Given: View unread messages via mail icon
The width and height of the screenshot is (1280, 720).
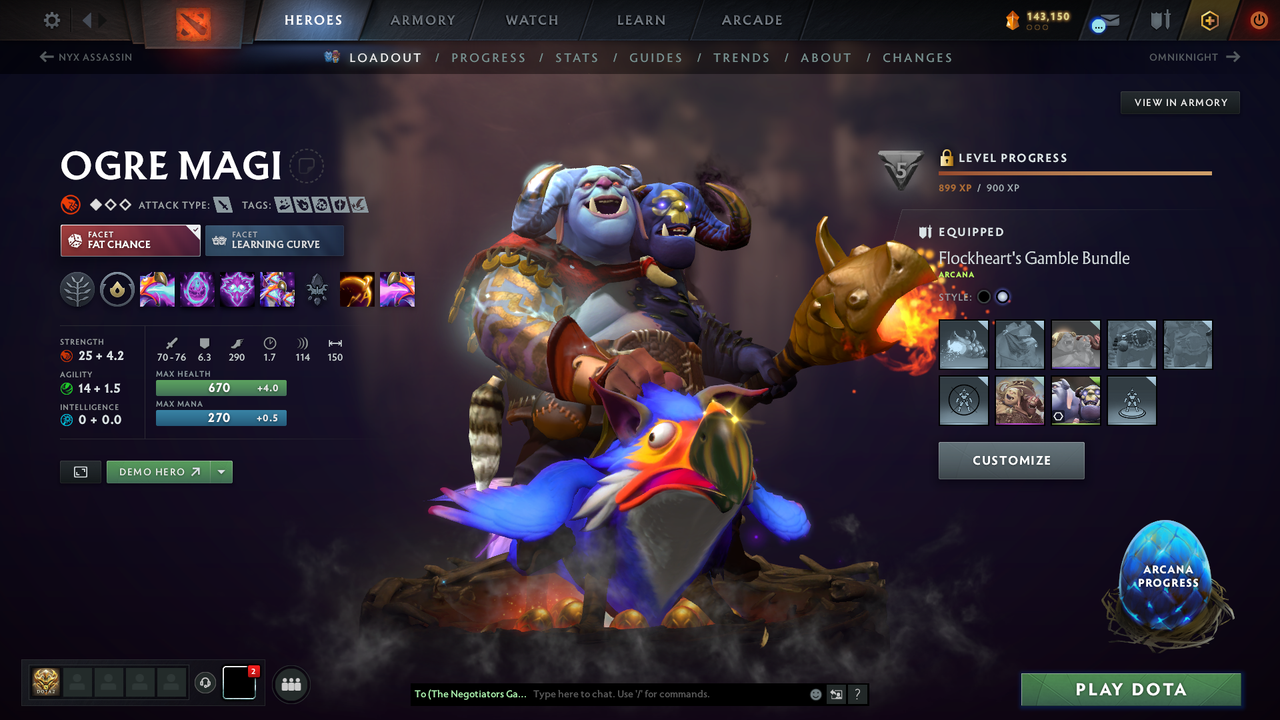Looking at the screenshot, I should [x=1104, y=20].
